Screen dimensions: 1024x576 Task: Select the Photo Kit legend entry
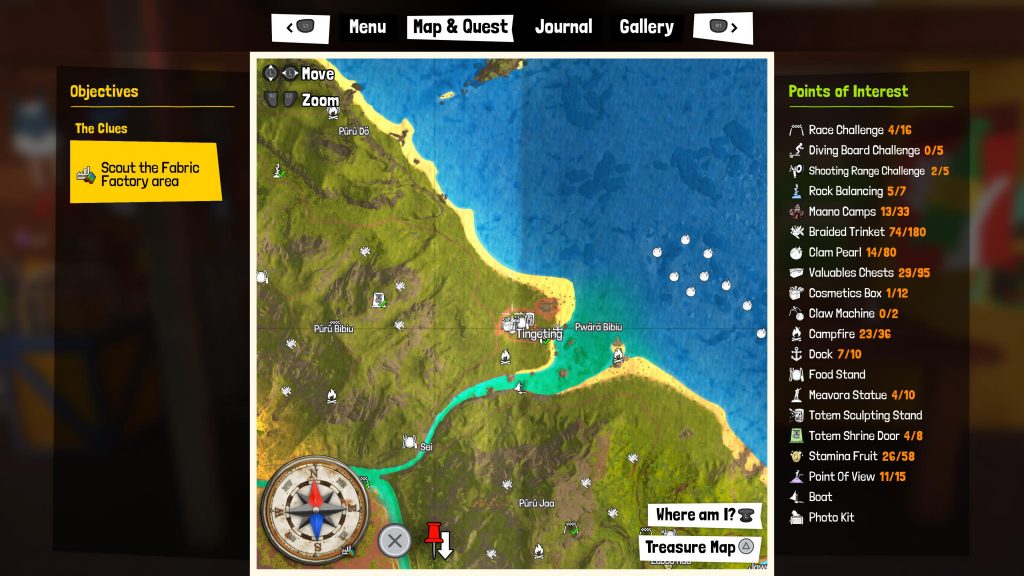(831, 517)
